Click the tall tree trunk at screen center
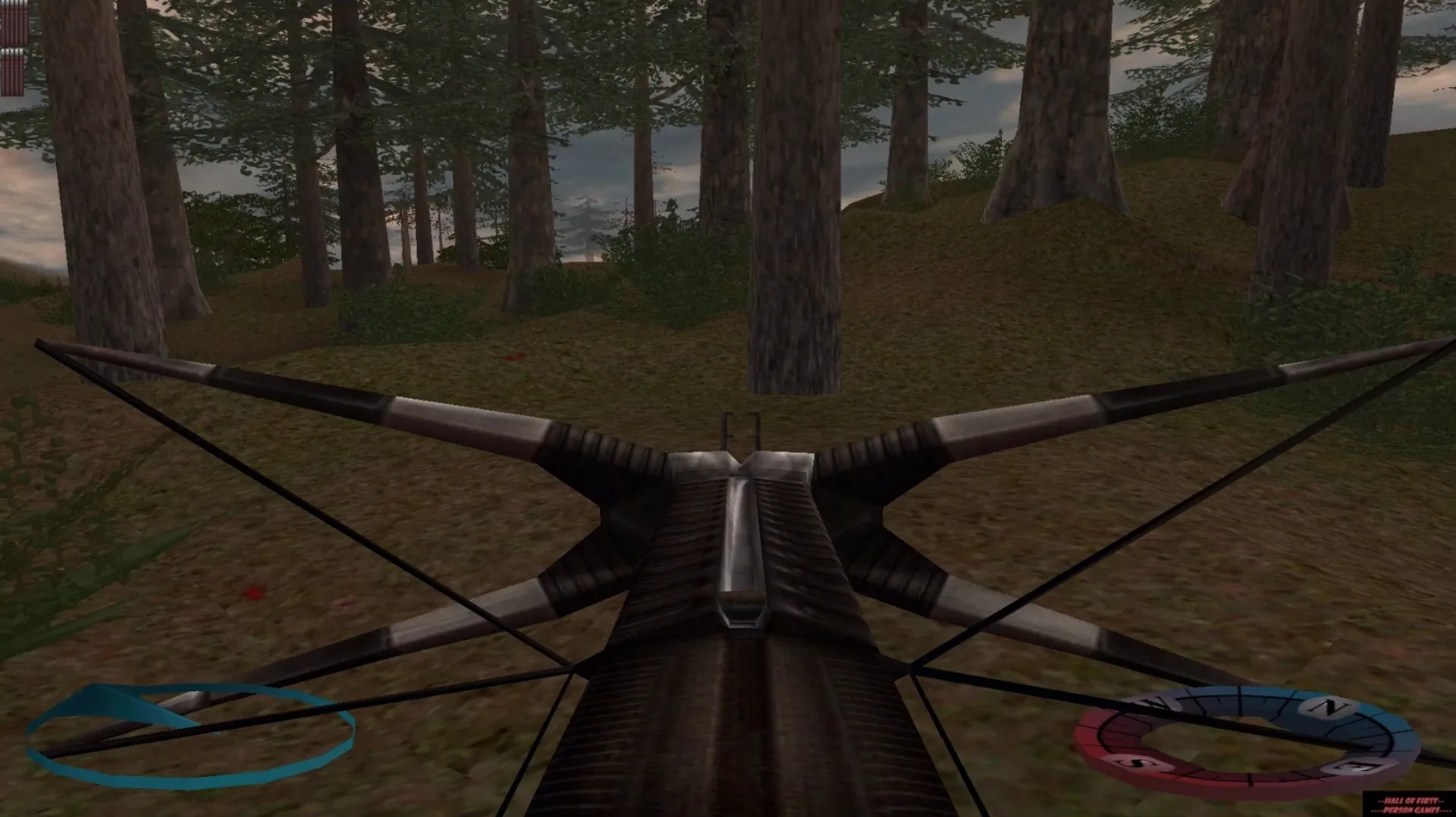The width and height of the screenshot is (1456, 817). [796, 228]
